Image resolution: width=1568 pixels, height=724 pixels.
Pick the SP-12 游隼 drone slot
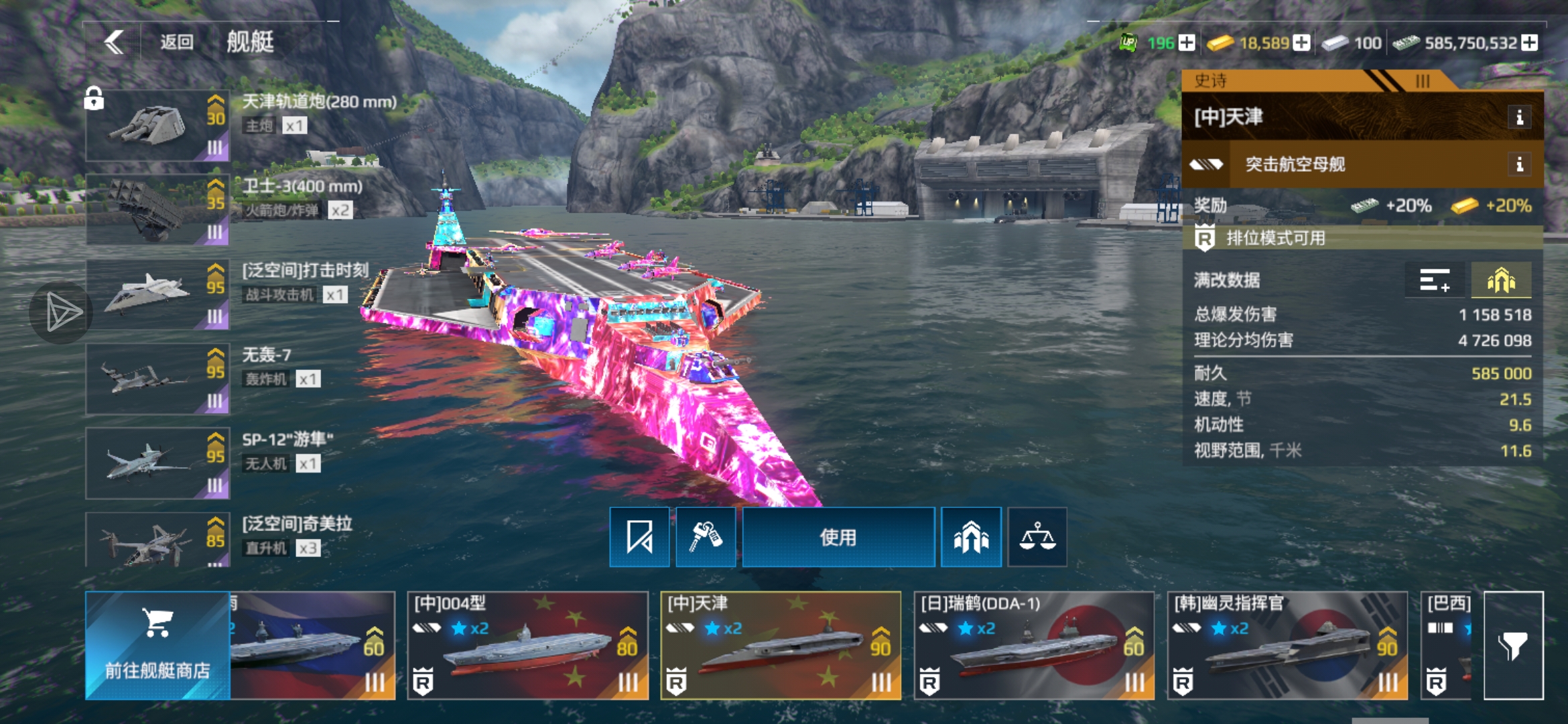click(x=157, y=463)
